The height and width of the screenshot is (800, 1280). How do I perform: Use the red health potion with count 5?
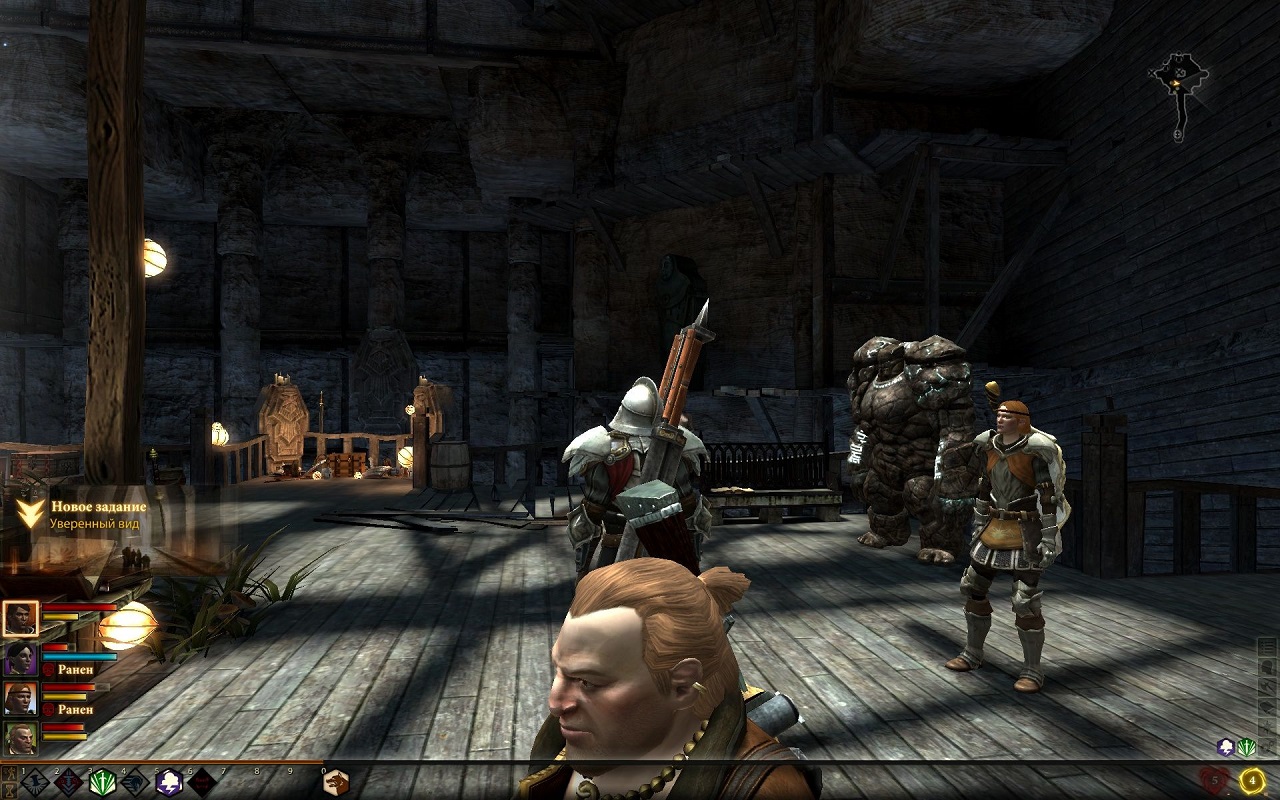tap(1216, 780)
